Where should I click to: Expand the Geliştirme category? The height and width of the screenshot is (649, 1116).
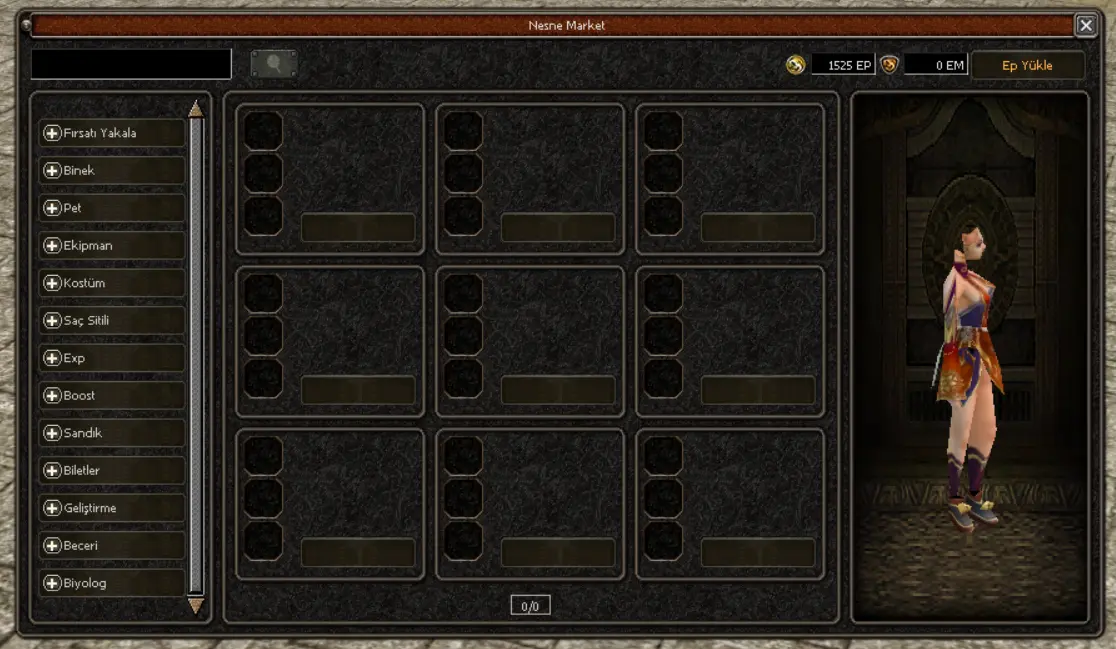coord(111,508)
